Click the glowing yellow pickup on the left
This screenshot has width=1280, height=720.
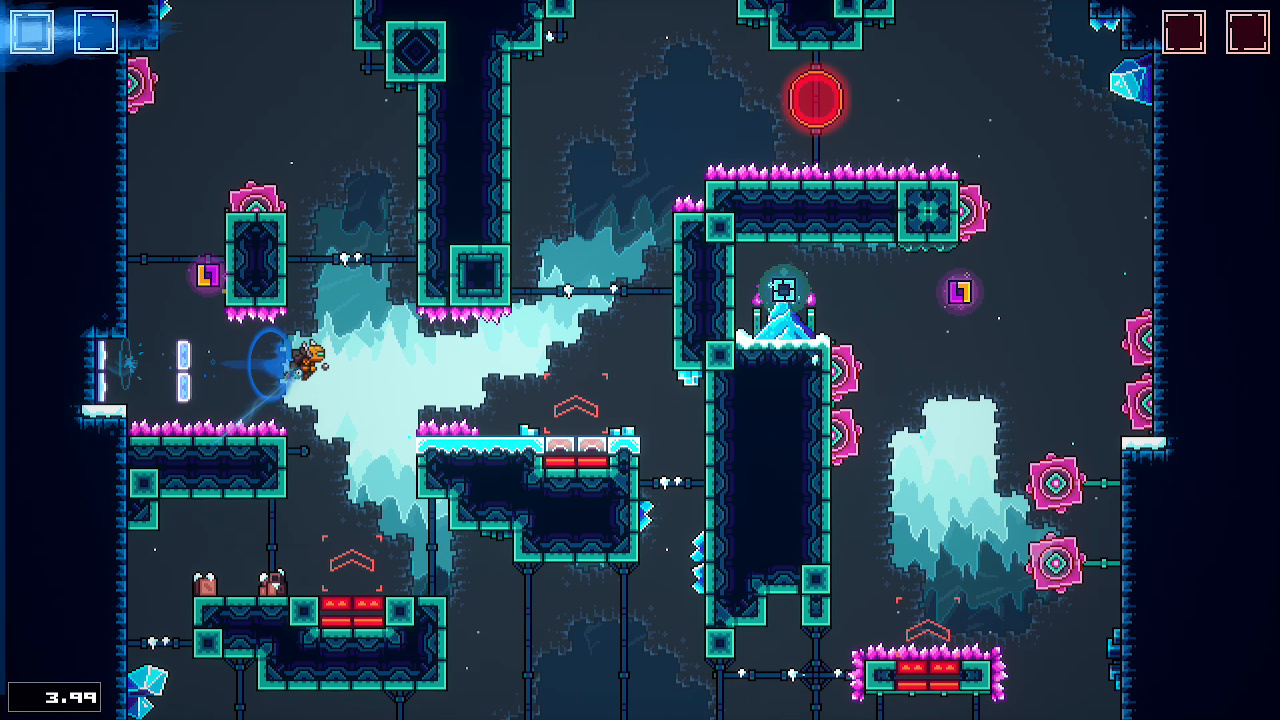click(207, 275)
